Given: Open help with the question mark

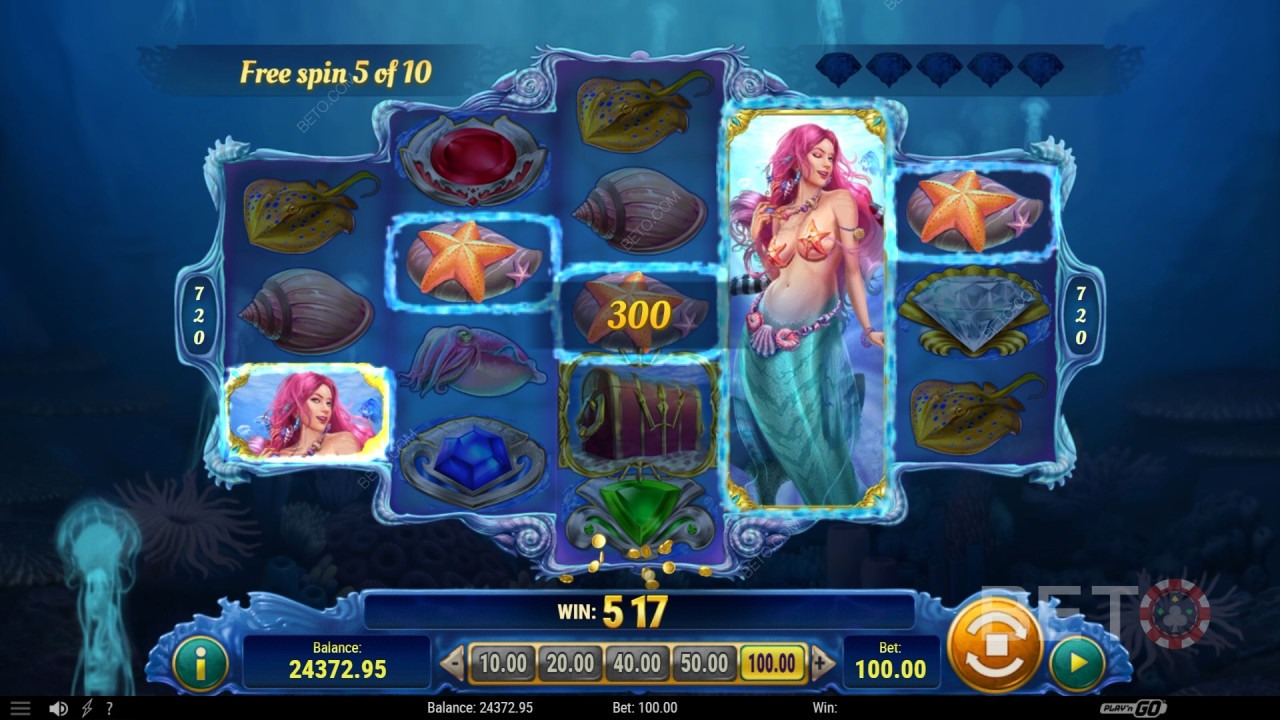Looking at the screenshot, I should (109, 708).
